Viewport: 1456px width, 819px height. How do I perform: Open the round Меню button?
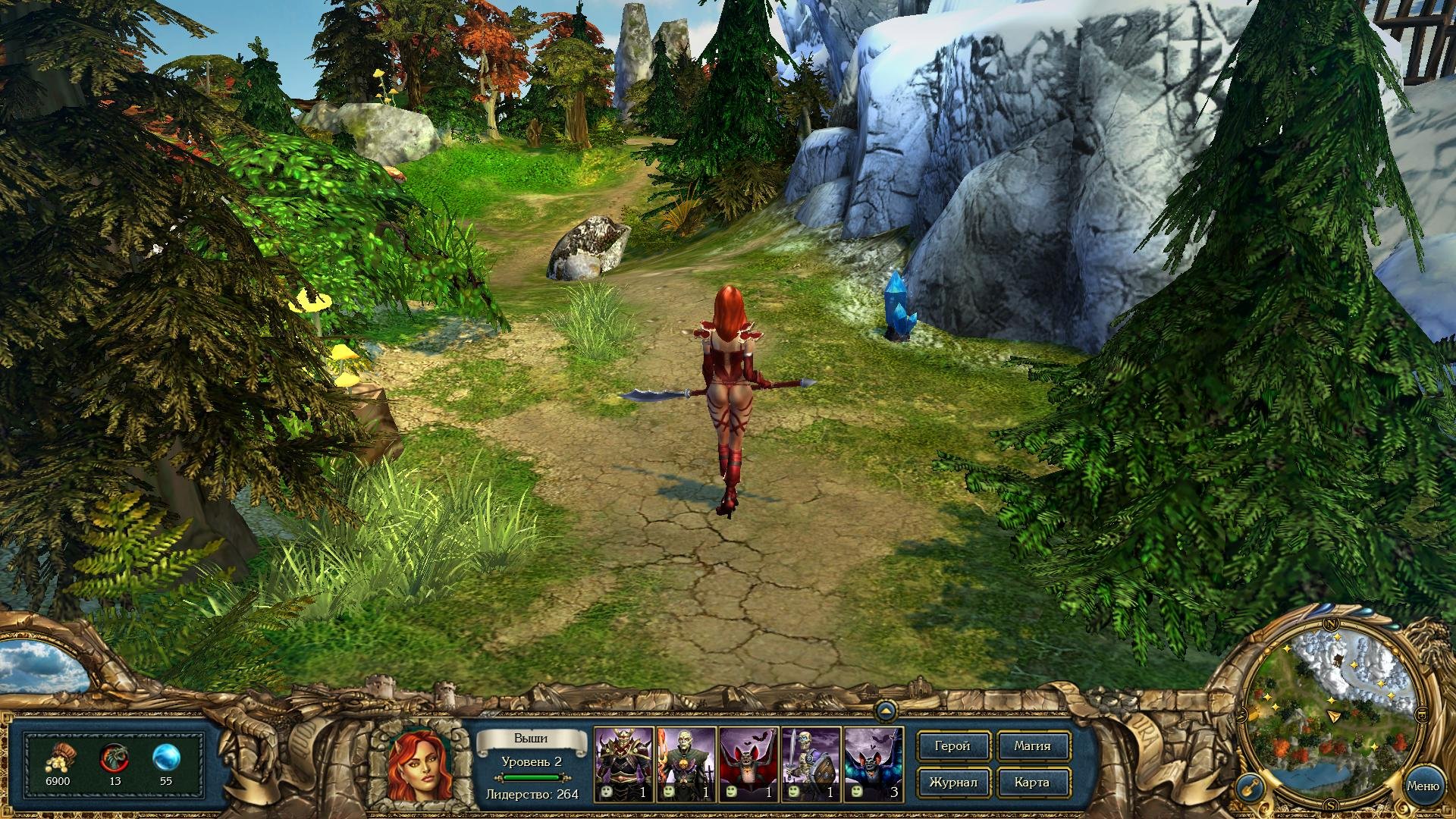tap(1422, 786)
